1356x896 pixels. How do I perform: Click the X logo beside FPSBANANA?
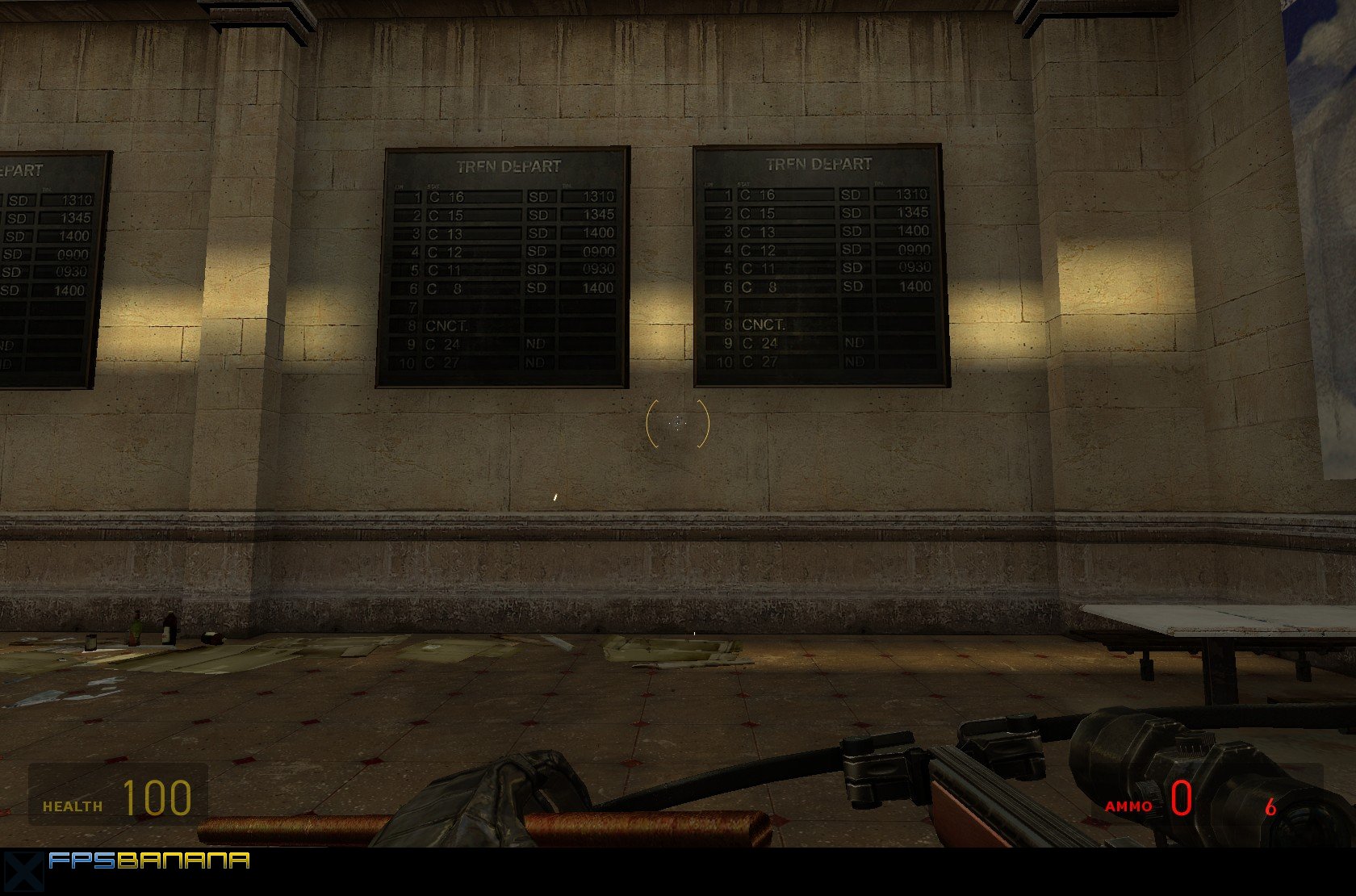click(x=24, y=869)
